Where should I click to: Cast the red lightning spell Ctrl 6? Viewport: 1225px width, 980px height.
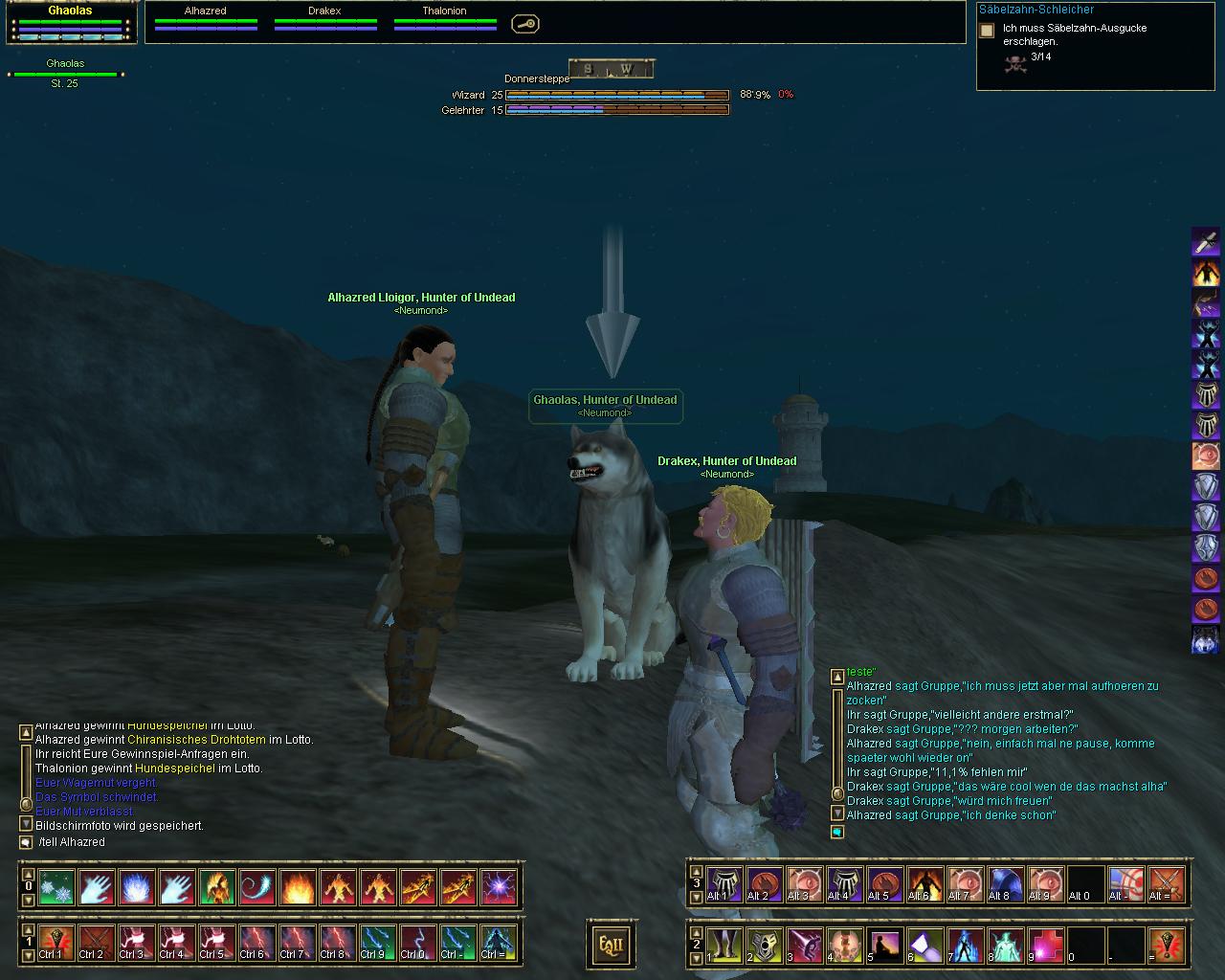pyautogui.click(x=257, y=943)
